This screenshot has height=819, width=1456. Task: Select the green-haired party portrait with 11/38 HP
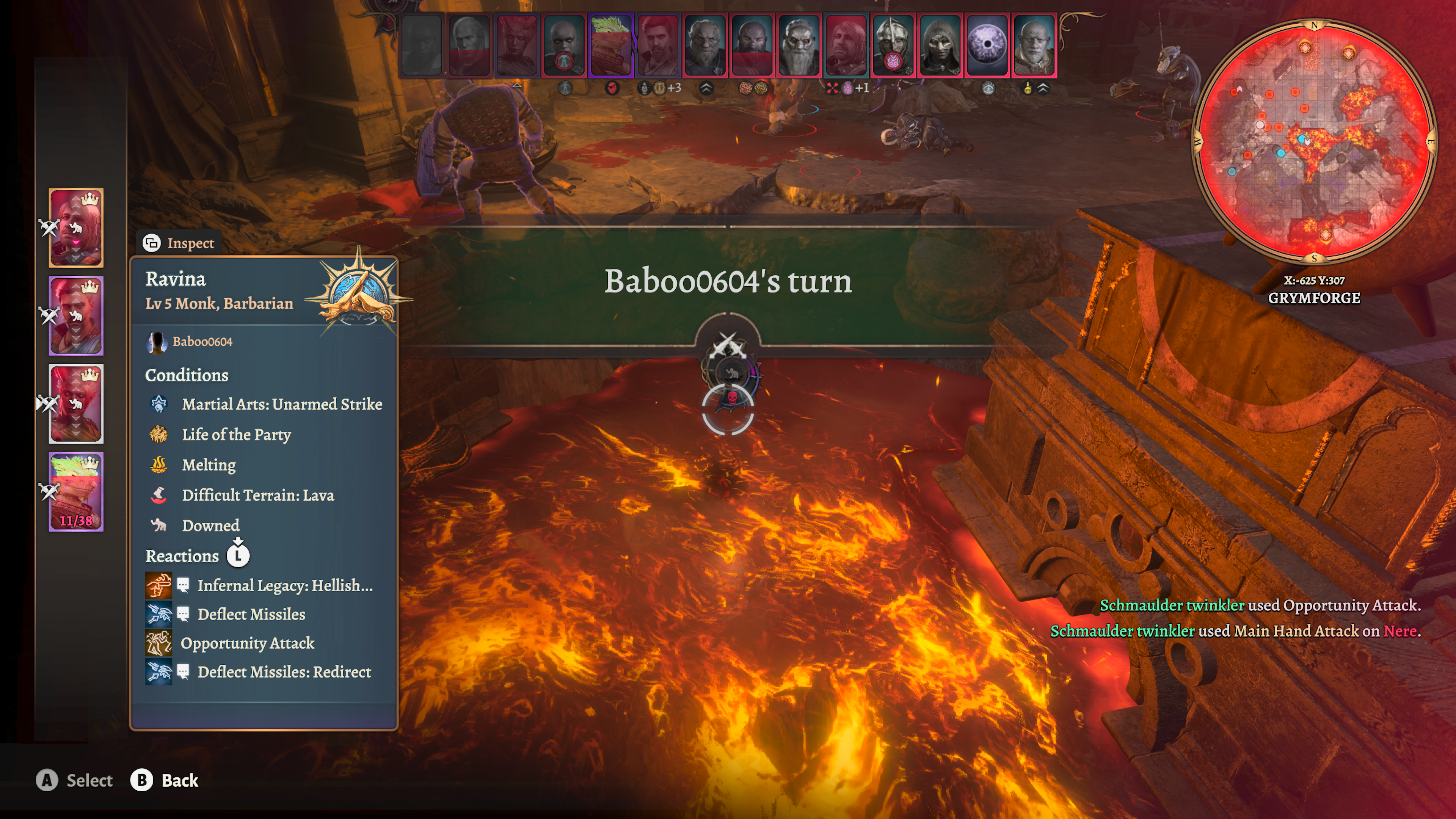tap(76, 492)
